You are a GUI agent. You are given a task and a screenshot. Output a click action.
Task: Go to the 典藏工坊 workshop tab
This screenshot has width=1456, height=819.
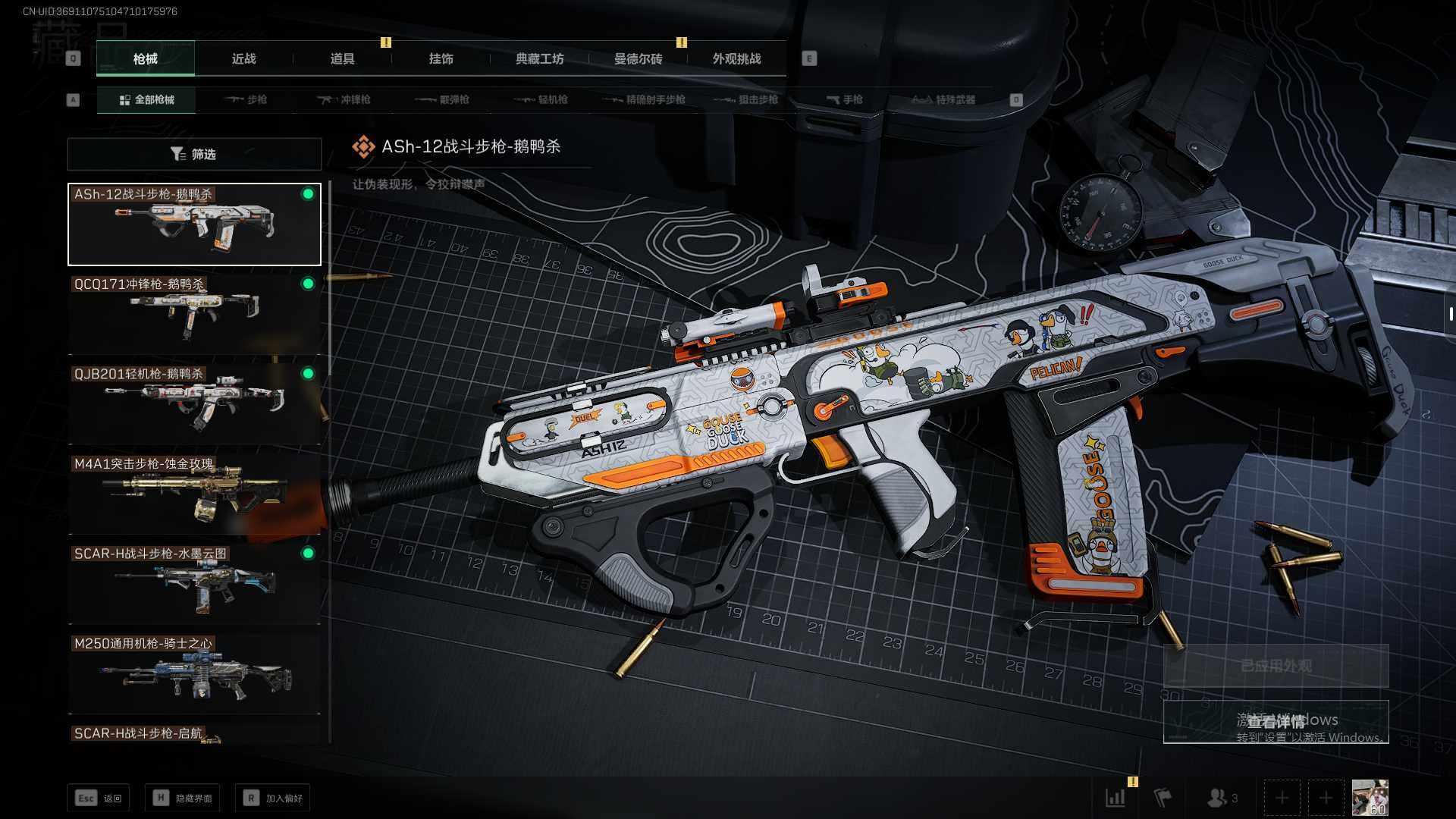pyautogui.click(x=539, y=59)
